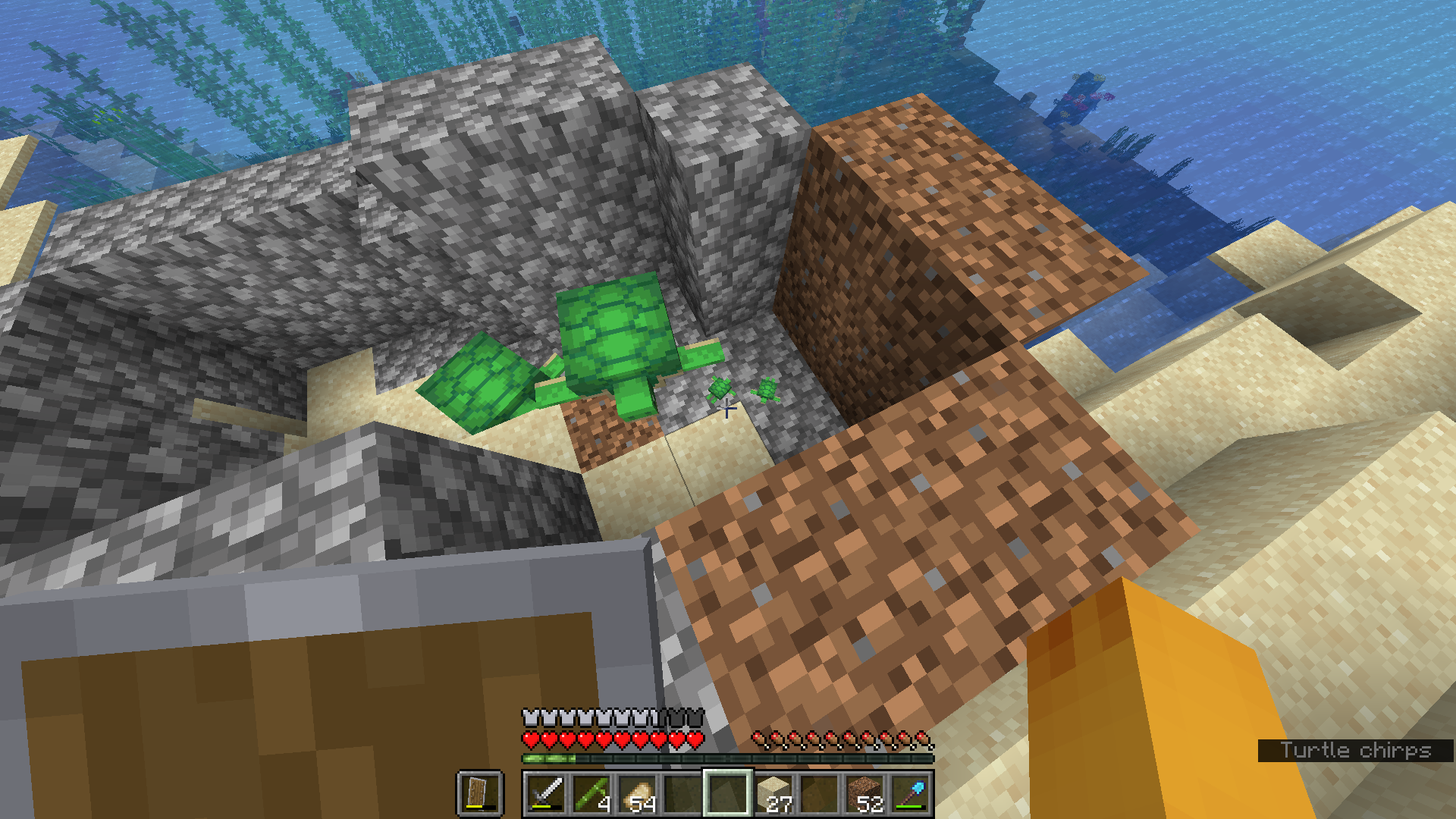Select the dirt block stack of 52
This screenshot has width=1456, height=819.
[x=864, y=793]
